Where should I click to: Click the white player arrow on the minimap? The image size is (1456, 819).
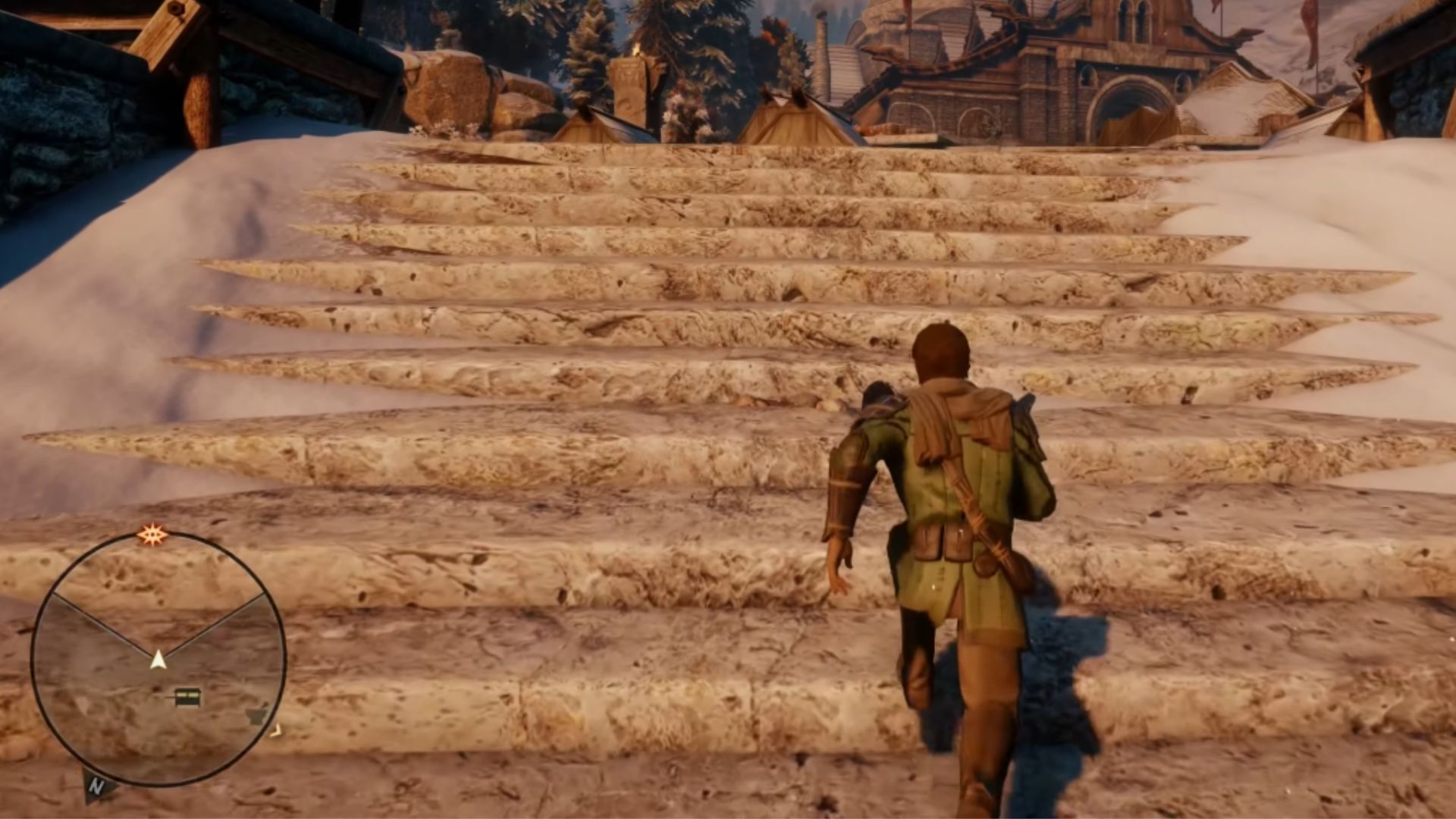point(158,659)
